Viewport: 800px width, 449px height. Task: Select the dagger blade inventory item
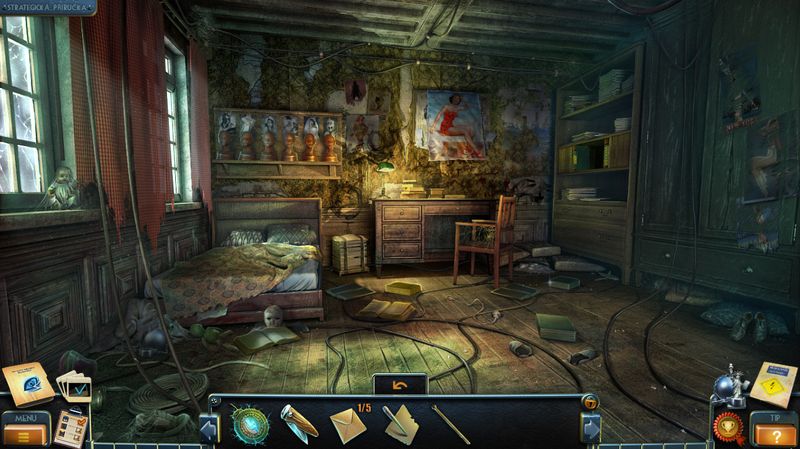pos(298,421)
